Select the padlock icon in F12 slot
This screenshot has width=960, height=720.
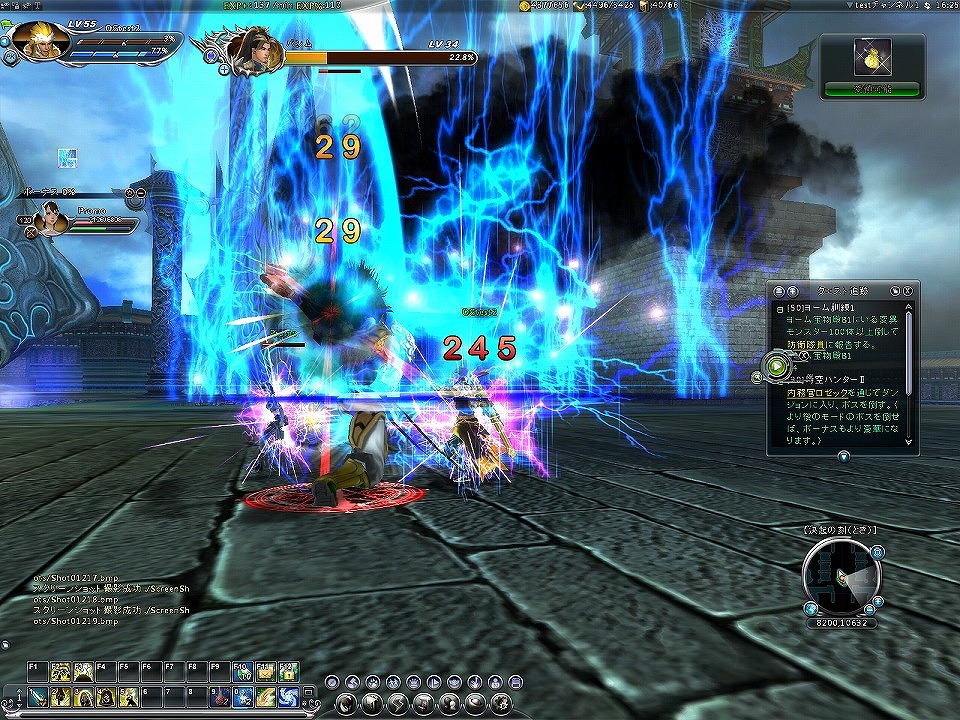288,672
